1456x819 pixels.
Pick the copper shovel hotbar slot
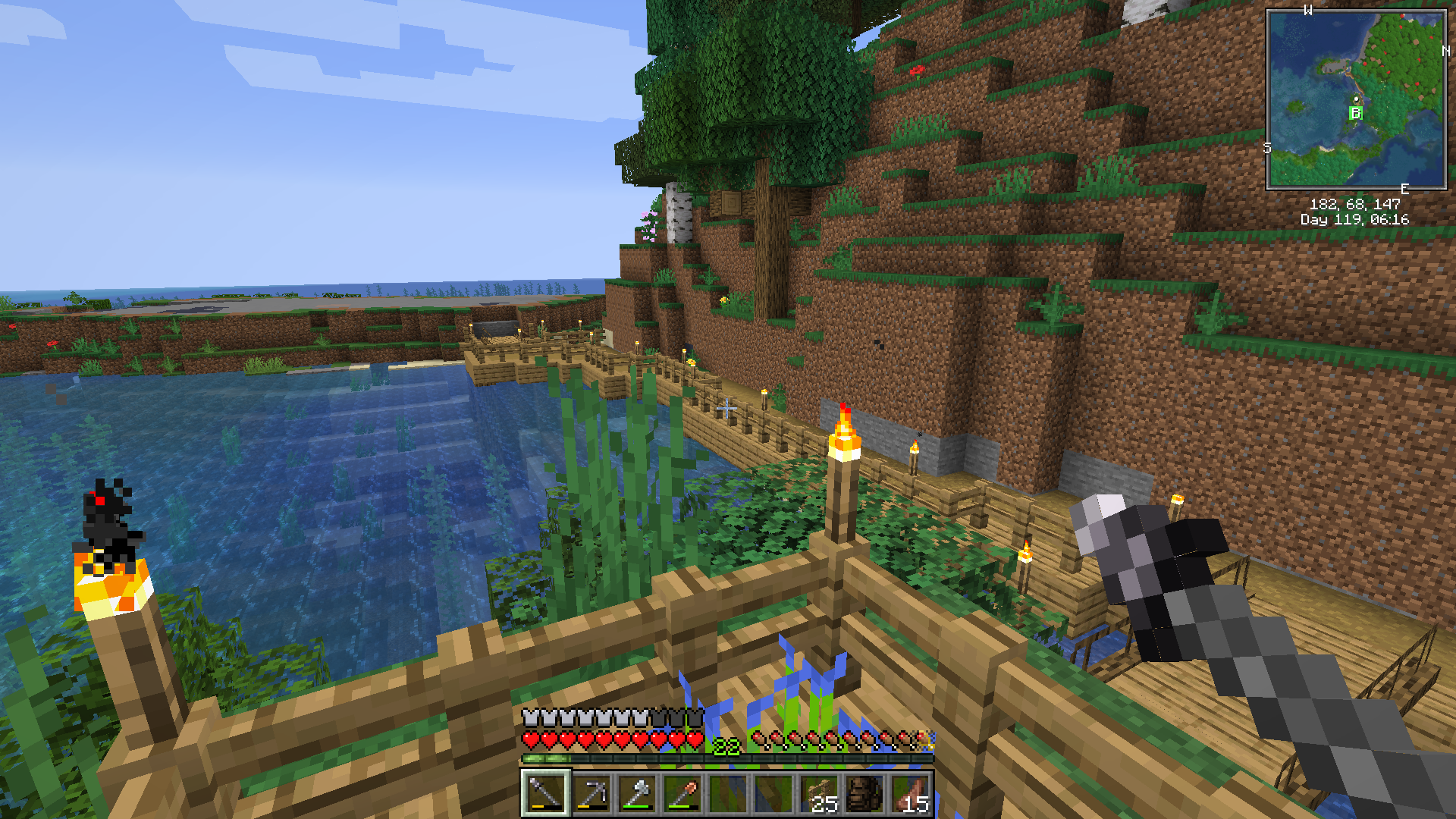[682, 793]
